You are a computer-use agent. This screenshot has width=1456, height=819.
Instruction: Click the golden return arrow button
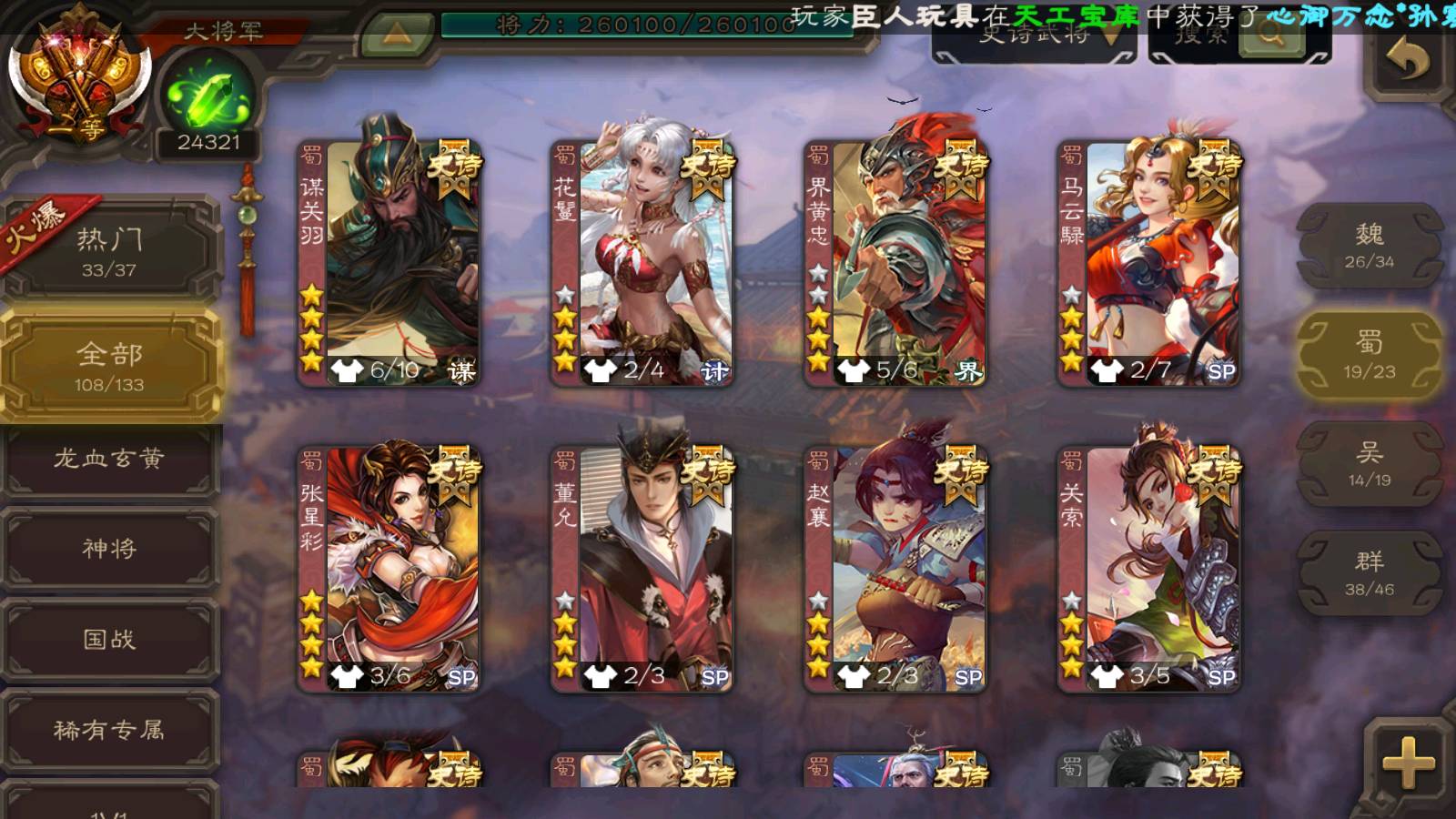[1408, 61]
